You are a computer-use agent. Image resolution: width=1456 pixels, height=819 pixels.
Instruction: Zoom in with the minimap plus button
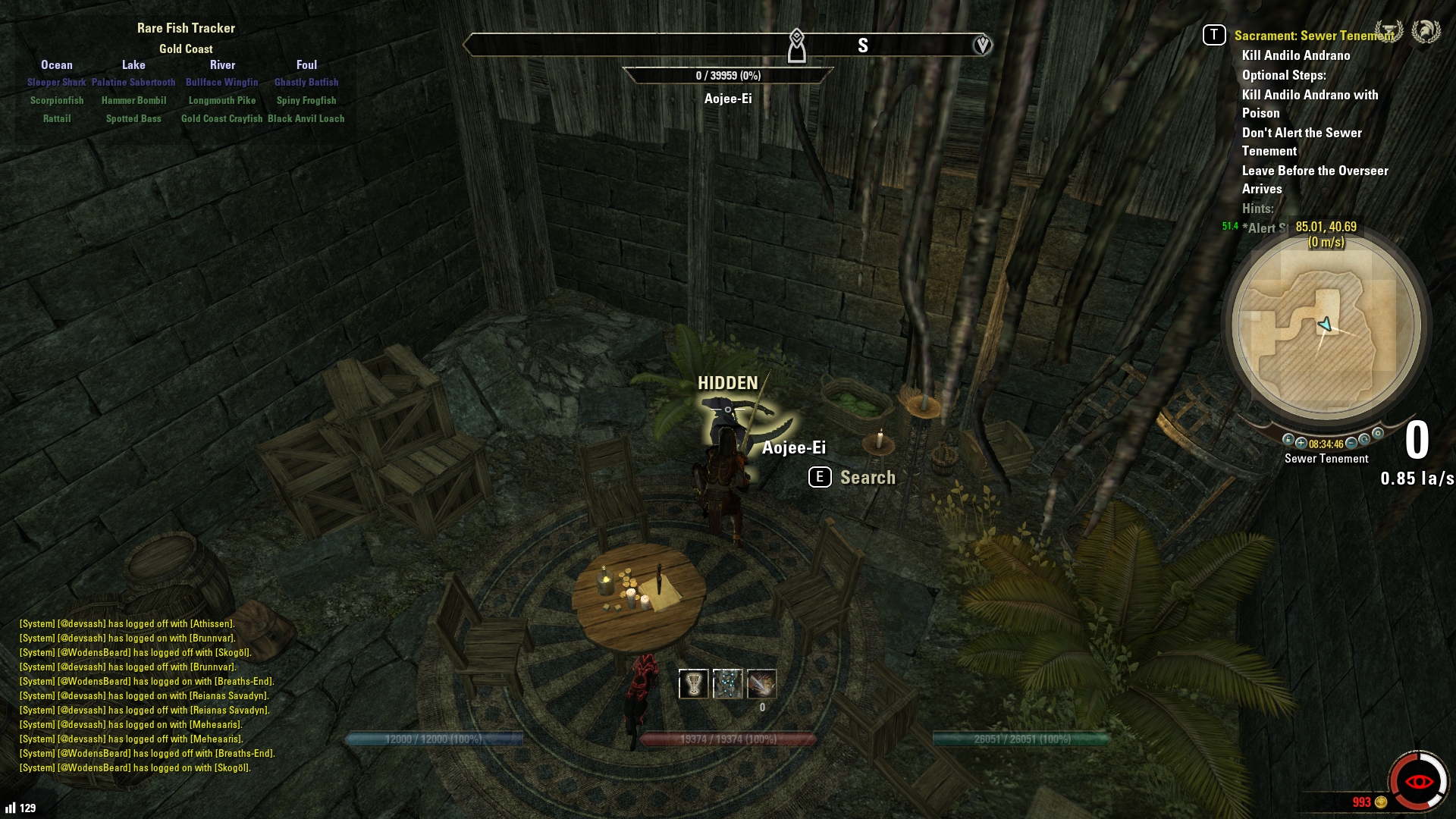click(x=1301, y=444)
